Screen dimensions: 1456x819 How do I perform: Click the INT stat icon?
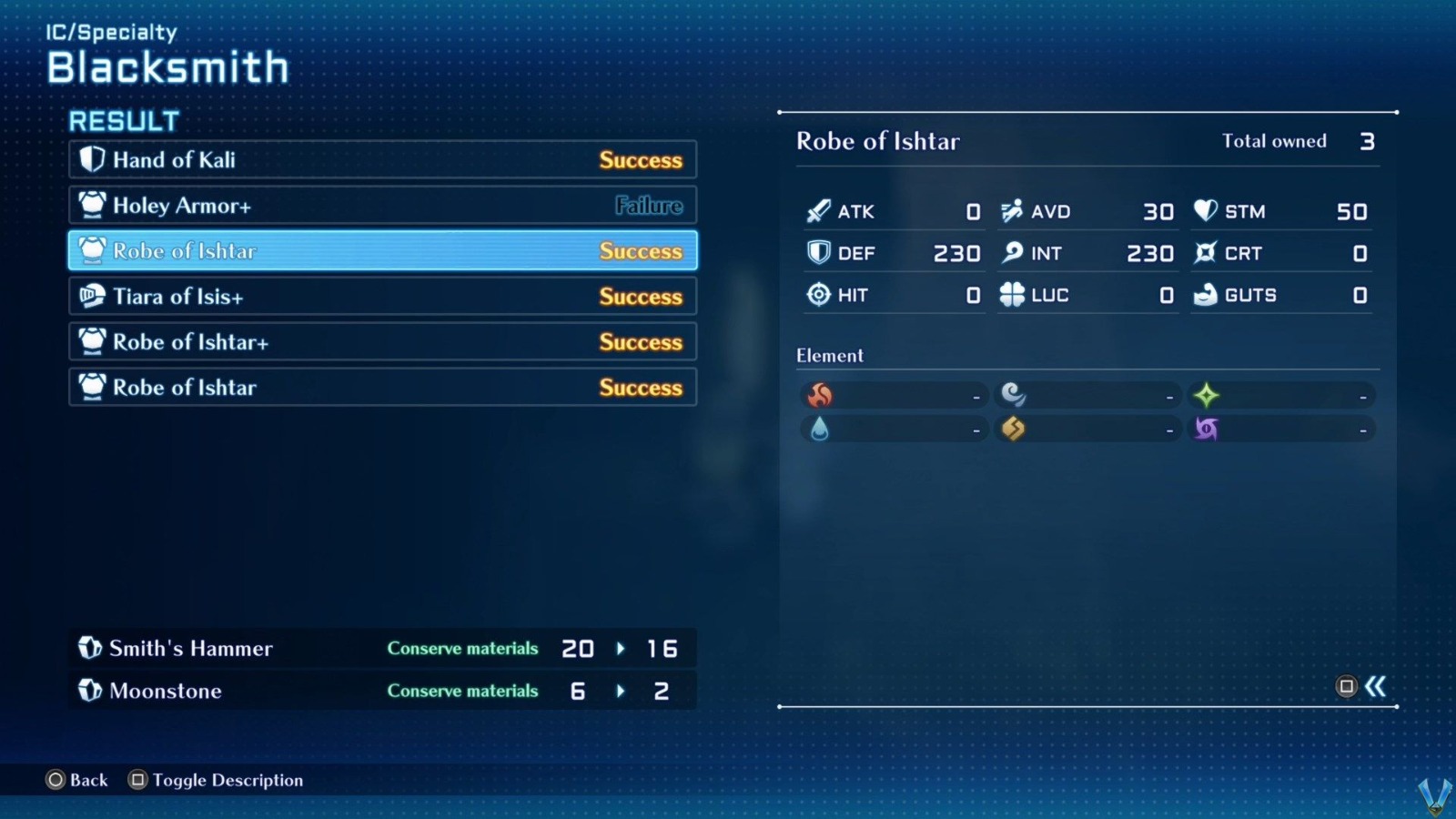click(1010, 253)
